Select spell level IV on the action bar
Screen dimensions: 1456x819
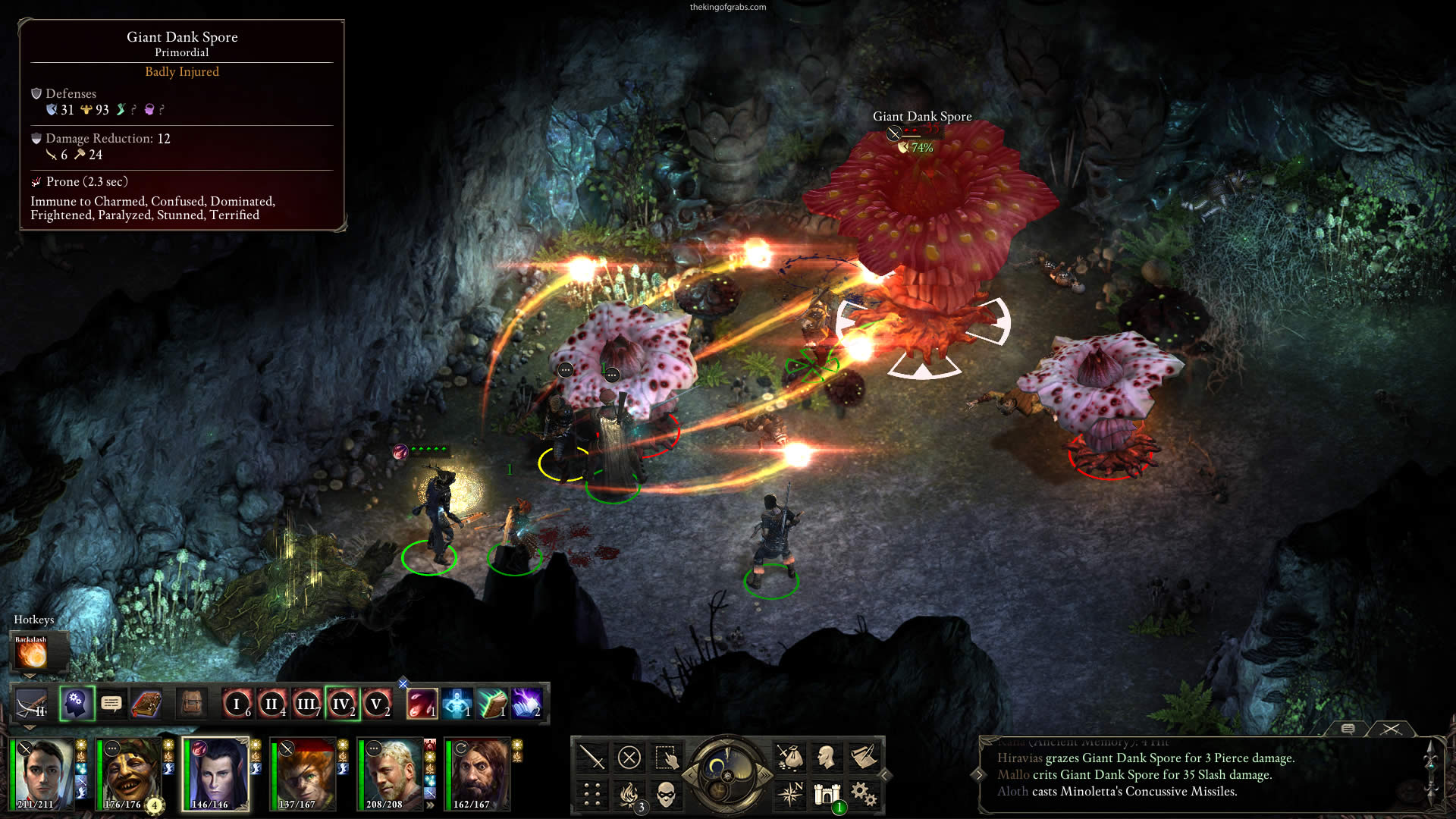coord(341,704)
